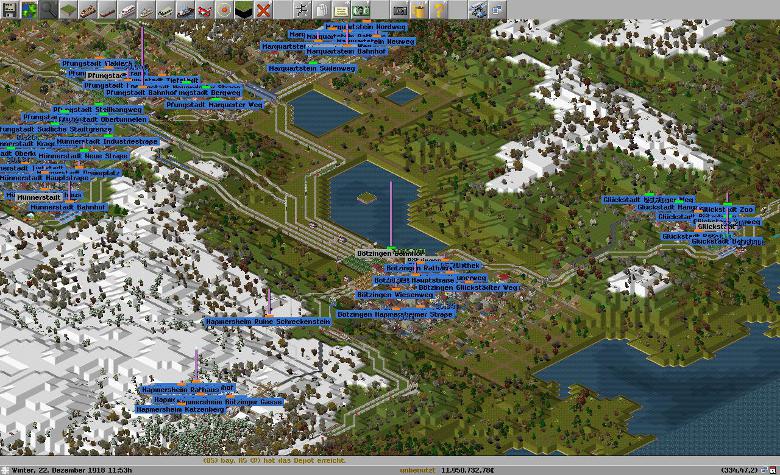Choose the red X remove tool

pyautogui.click(x=264, y=10)
